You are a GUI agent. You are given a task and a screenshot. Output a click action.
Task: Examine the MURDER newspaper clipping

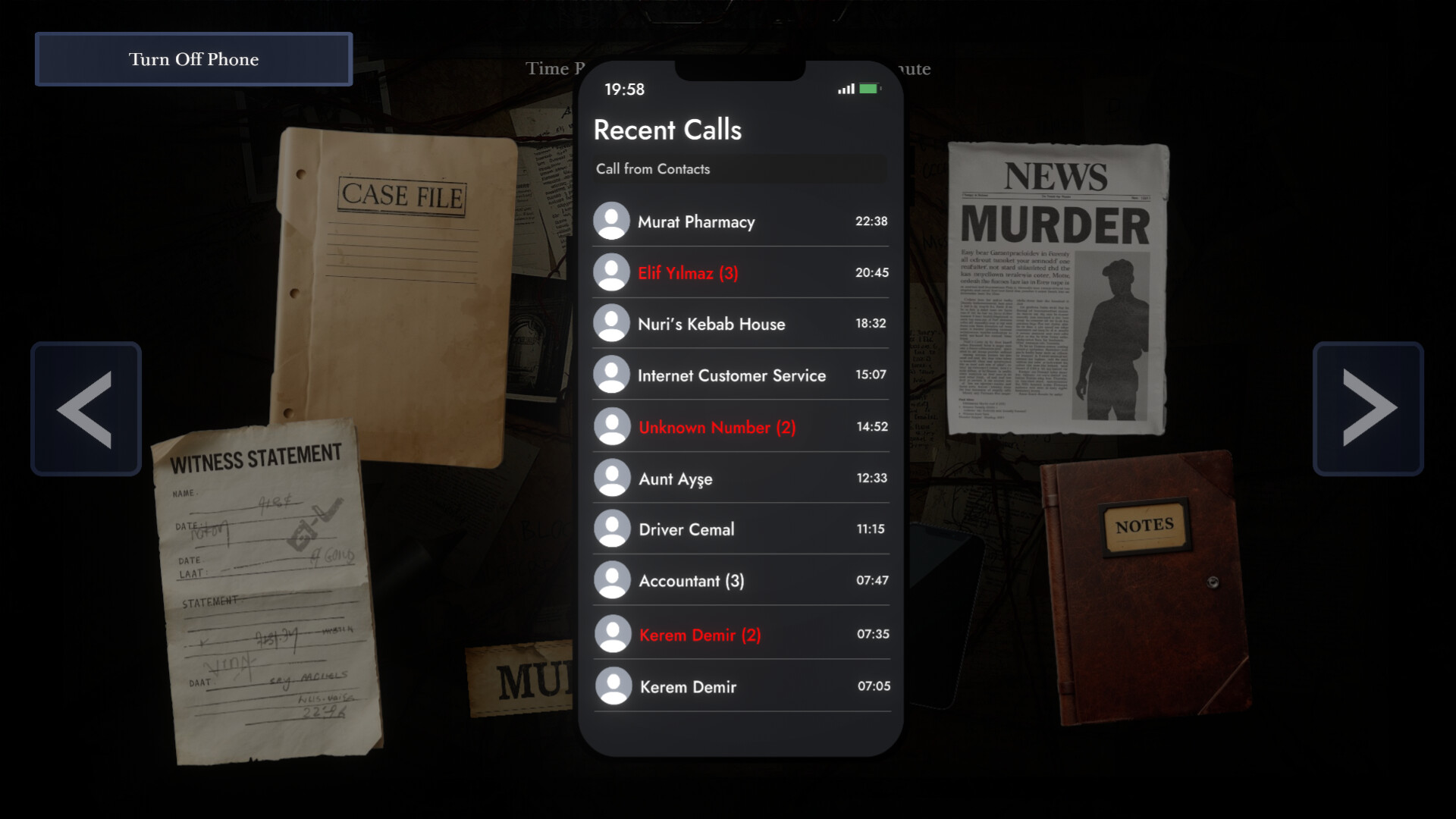pos(1054,288)
